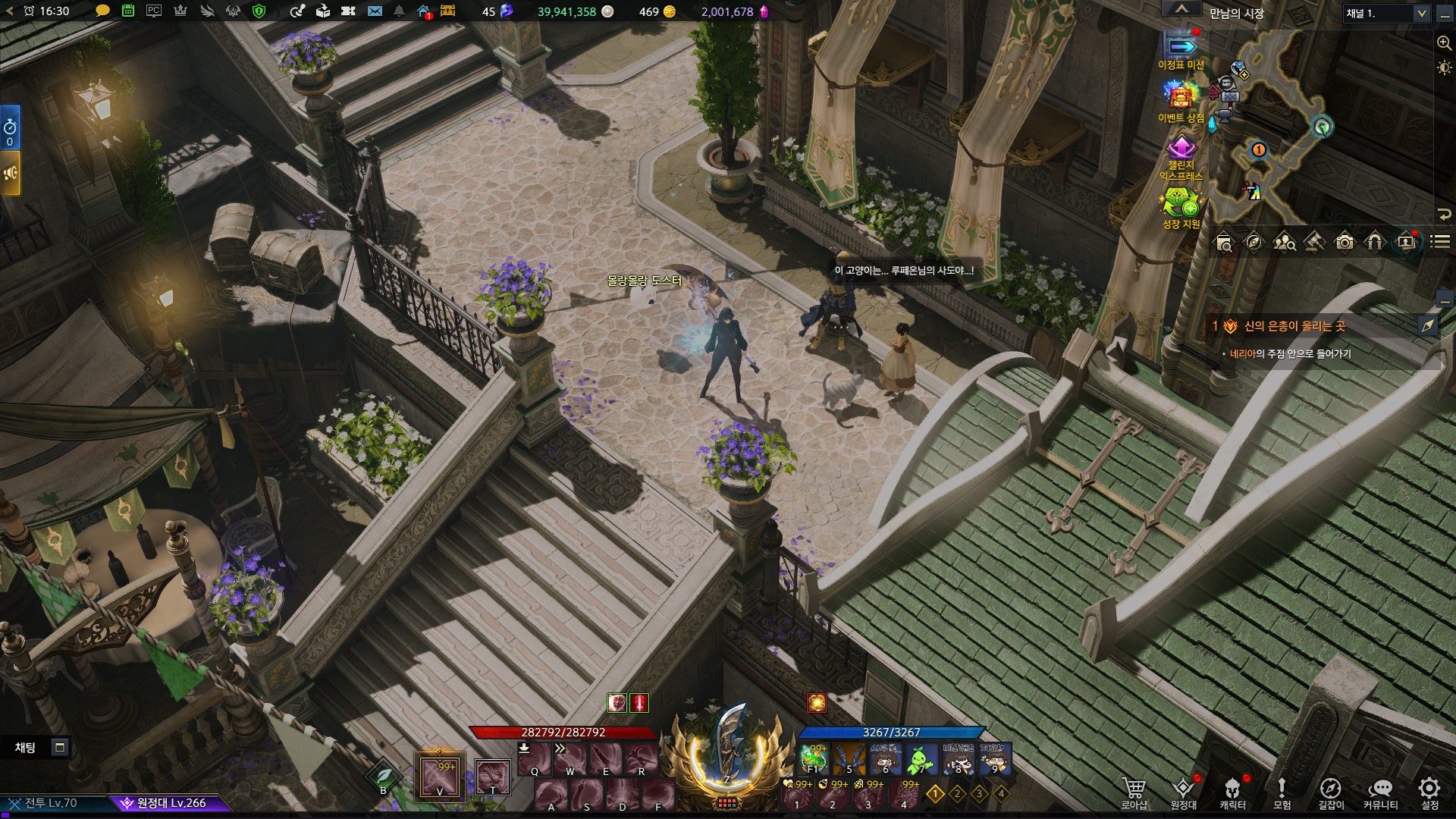Screen dimensions: 1456x819
Task: Open the 길잡이 guide compass menu
Action: click(1331, 792)
